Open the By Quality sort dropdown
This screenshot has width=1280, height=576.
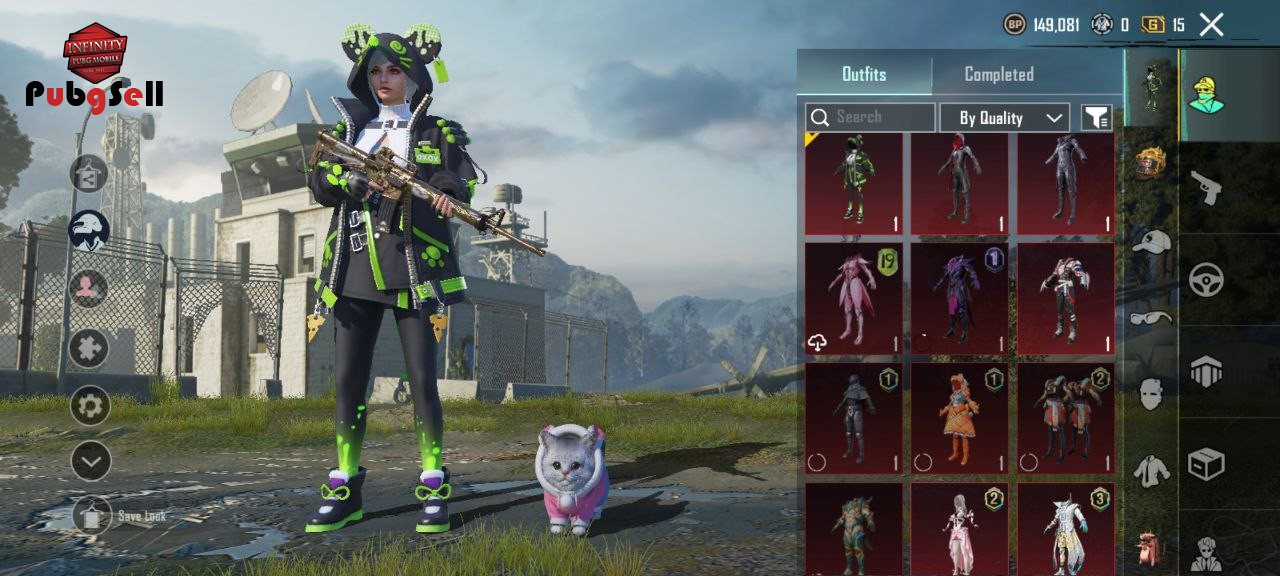(x=1004, y=118)
